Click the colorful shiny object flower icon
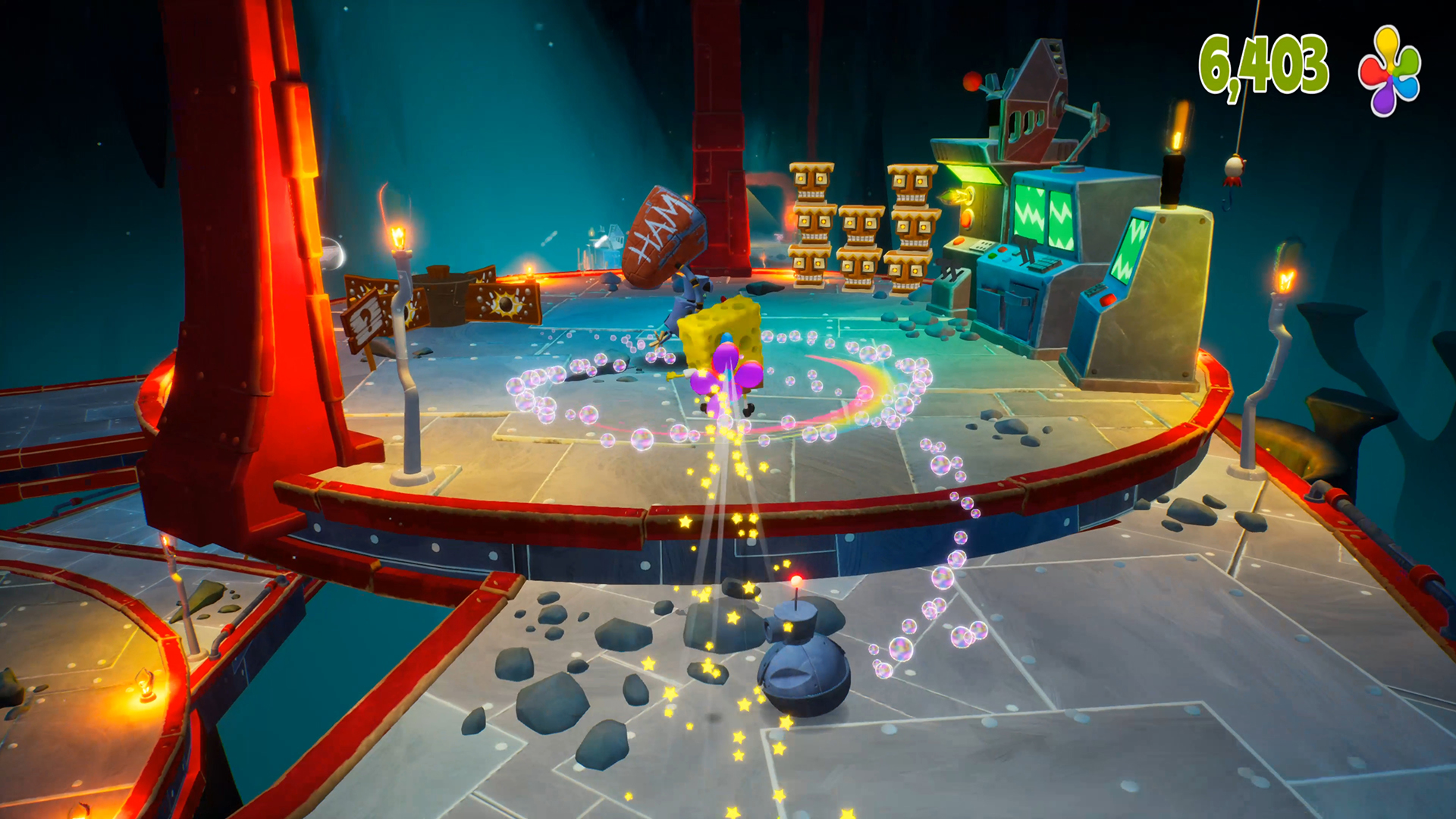This screenshot has width=1456, height=819. [x=1389, y=71]
